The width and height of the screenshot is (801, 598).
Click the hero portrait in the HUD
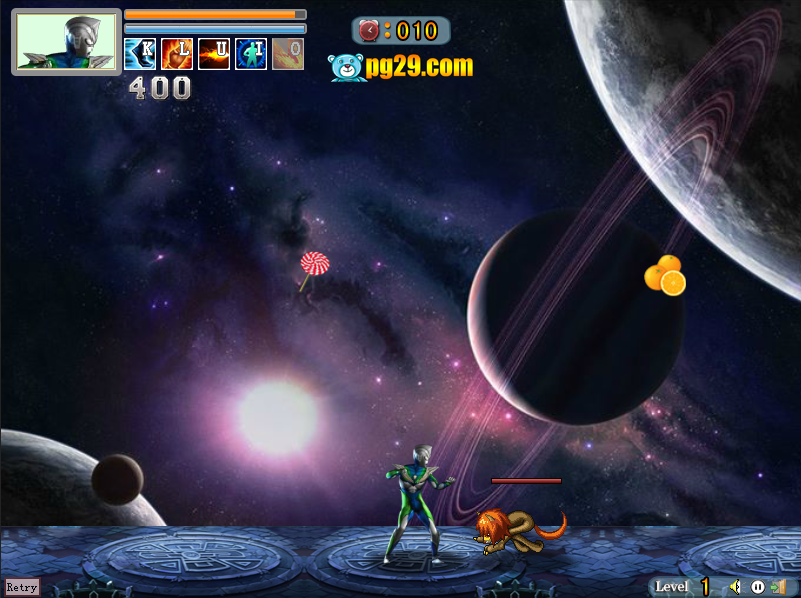[x=67, y=42]
